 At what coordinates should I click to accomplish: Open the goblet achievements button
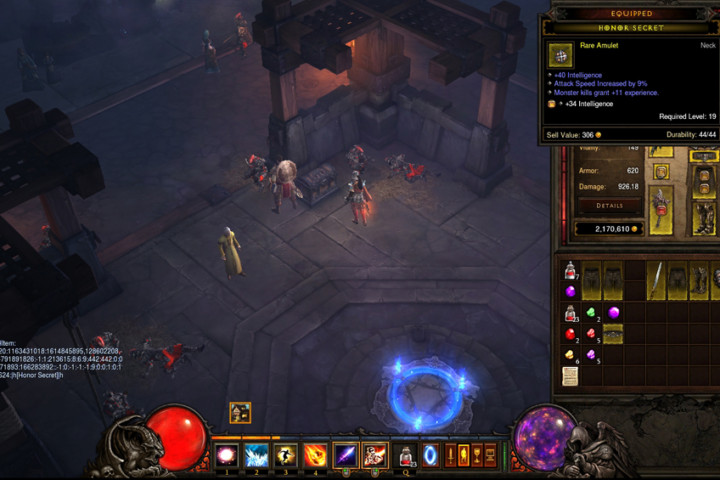476,455
